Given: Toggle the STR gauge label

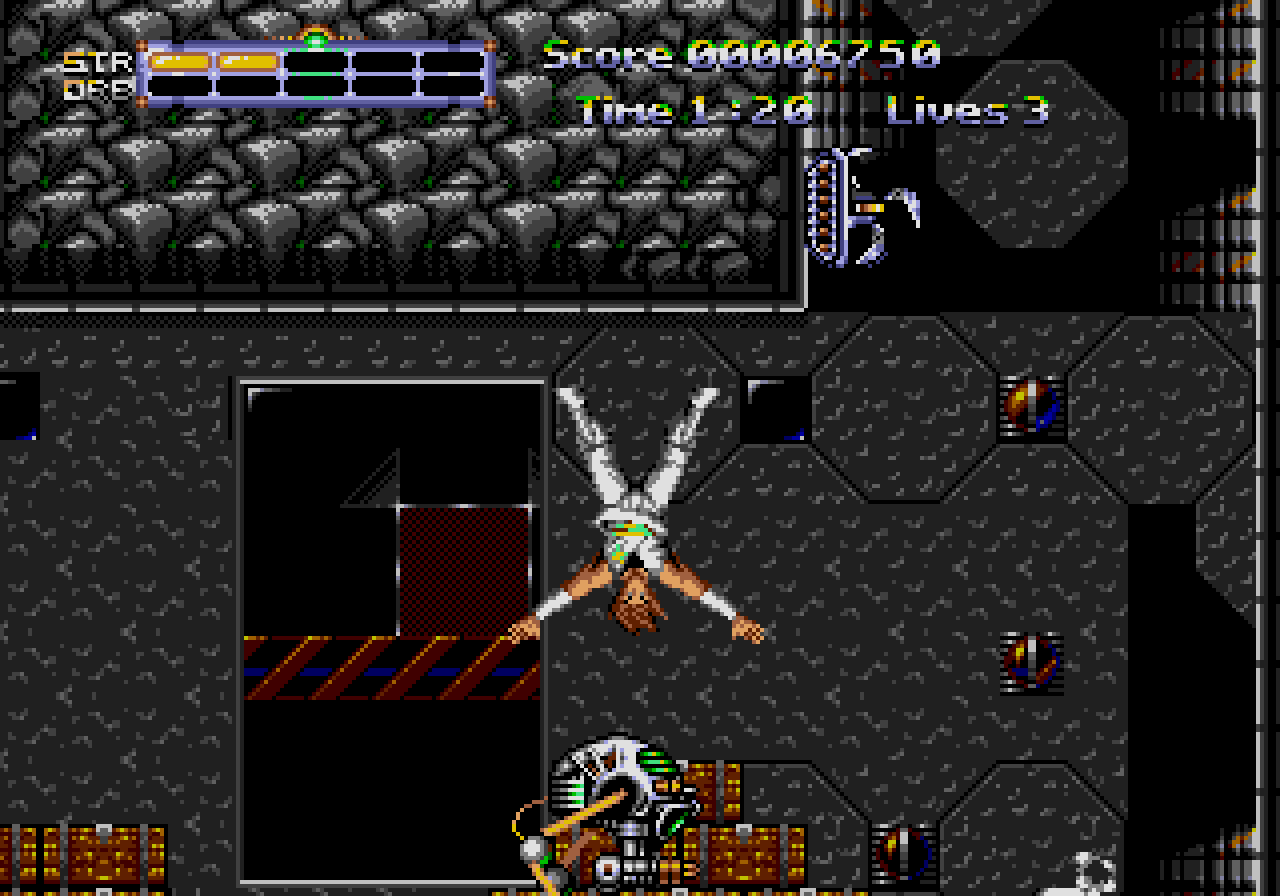Looking at the screenshot, I should (x=94, y=62).
